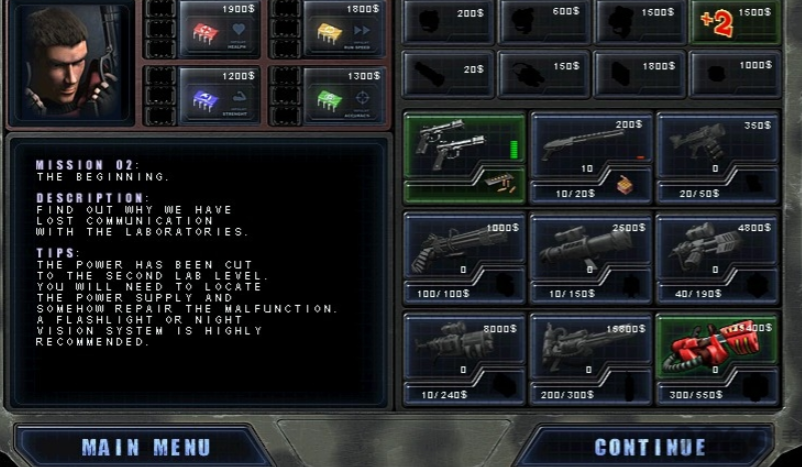Continue to the mission
The width and height of the screenshot is (802, 467).
pyautogui.click(x=651, y=447)
